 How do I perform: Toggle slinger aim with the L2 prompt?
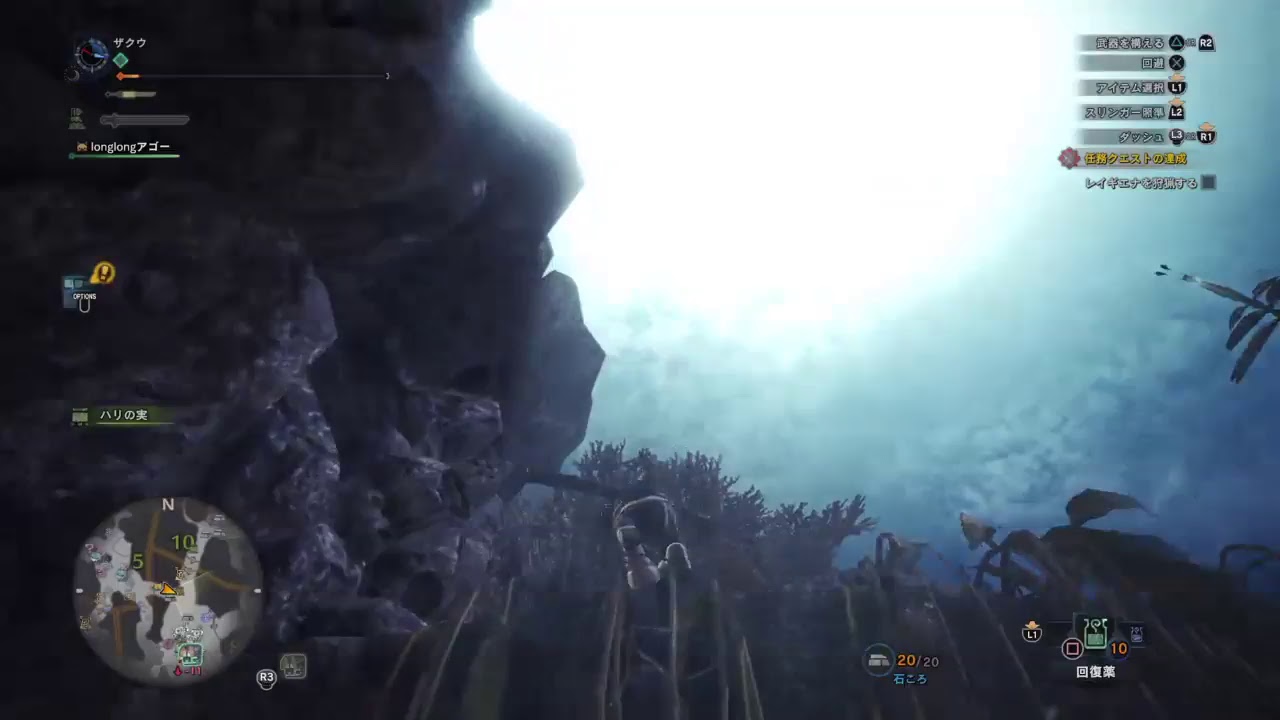click(x=1175, y=113)
